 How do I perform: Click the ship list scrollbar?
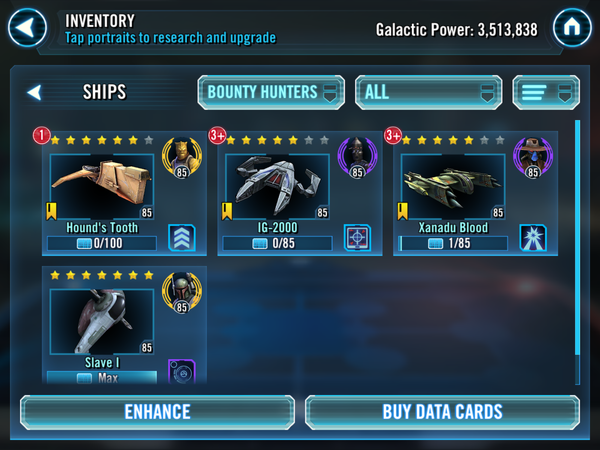click(577, 250)
